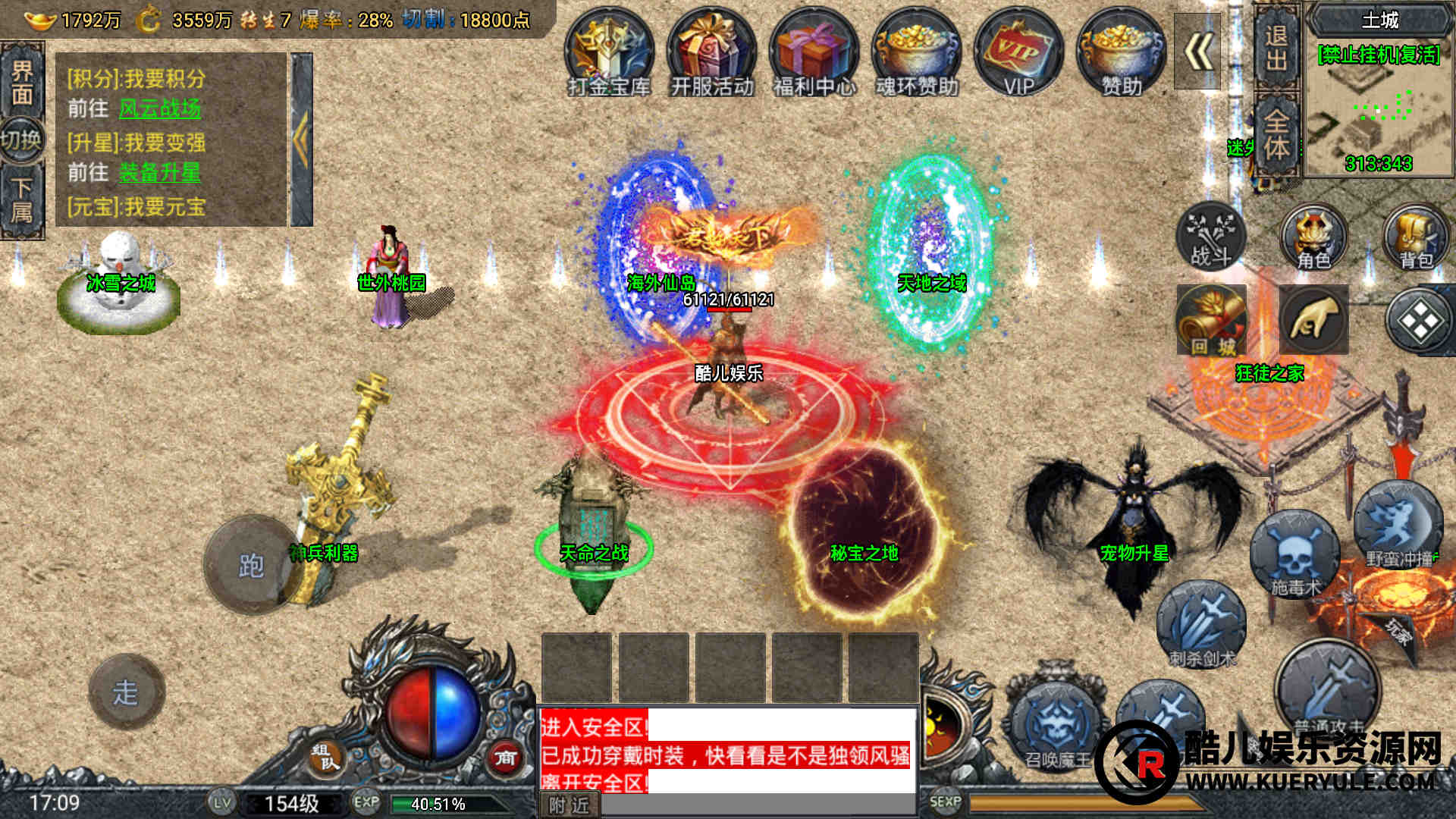Viewport: 1456px width, 819px height.
Task: Follow the 装备升星 upgrade link
Action: pyautogui.click(x=160, y=173)
